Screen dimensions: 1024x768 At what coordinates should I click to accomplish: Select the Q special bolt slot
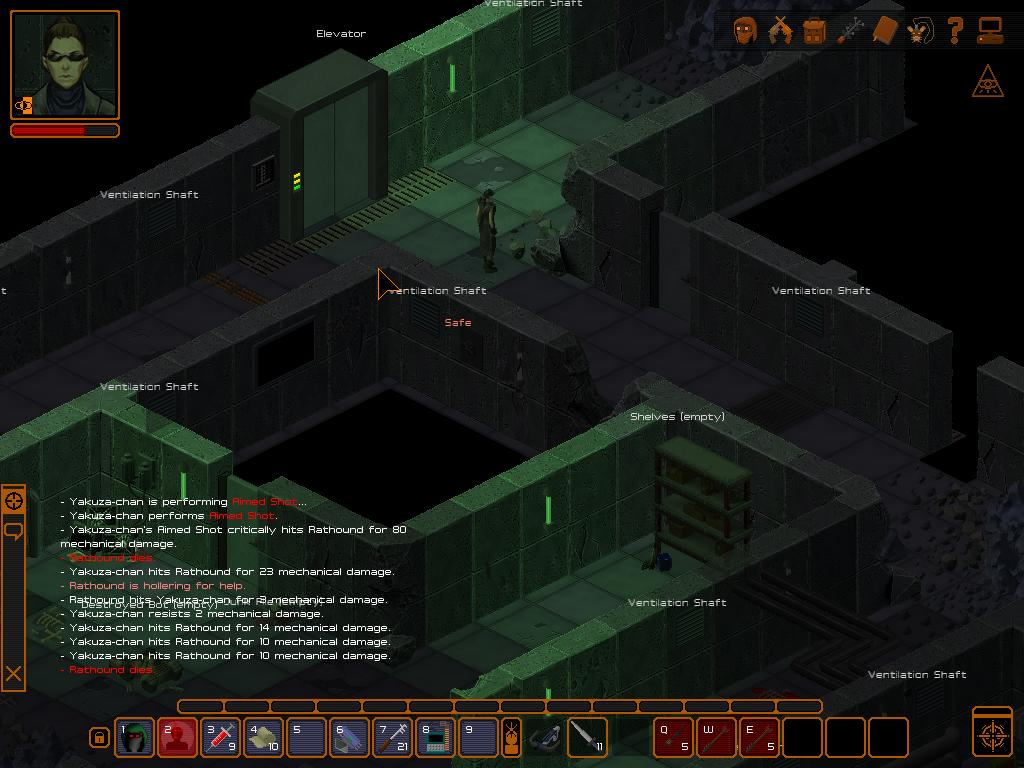[673, 738]
